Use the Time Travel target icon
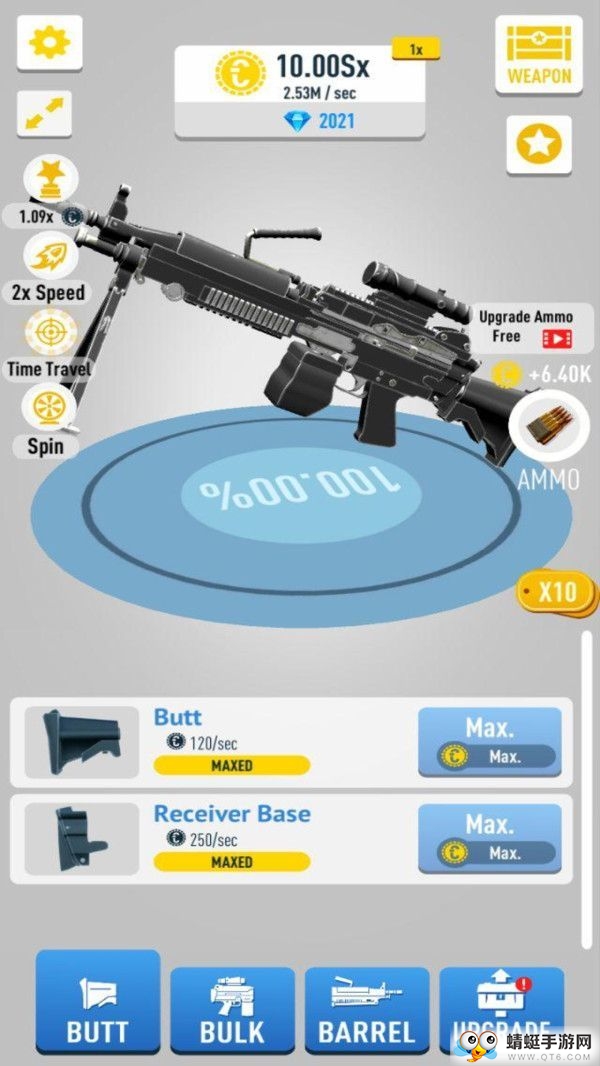Viewport: 600px width, 1066px height. coord(47,333)
